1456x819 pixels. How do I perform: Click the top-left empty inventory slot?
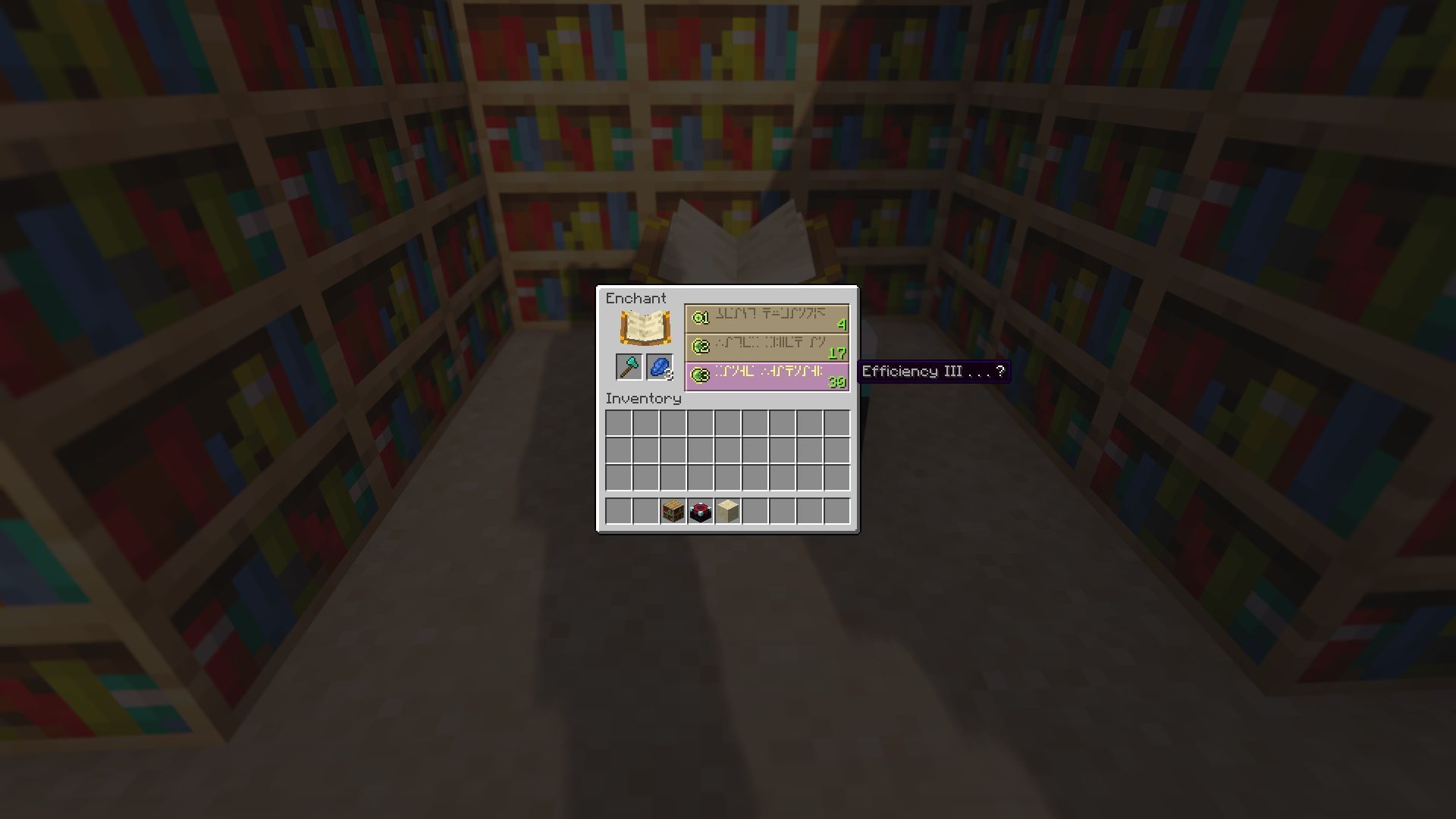click(x=617, y=422)
